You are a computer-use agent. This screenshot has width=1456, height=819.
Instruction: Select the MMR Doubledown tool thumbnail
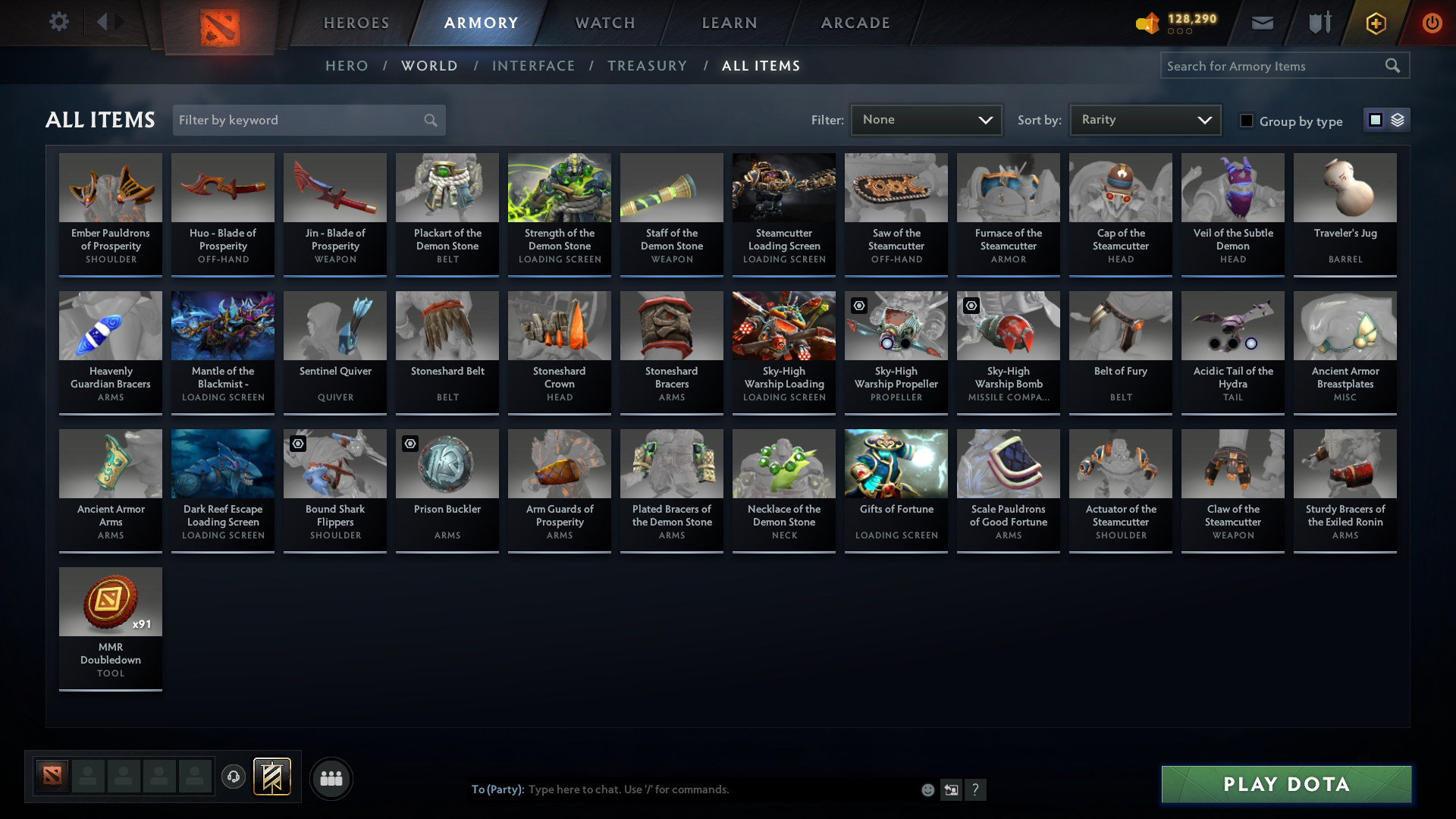click(x=110, y=601)
